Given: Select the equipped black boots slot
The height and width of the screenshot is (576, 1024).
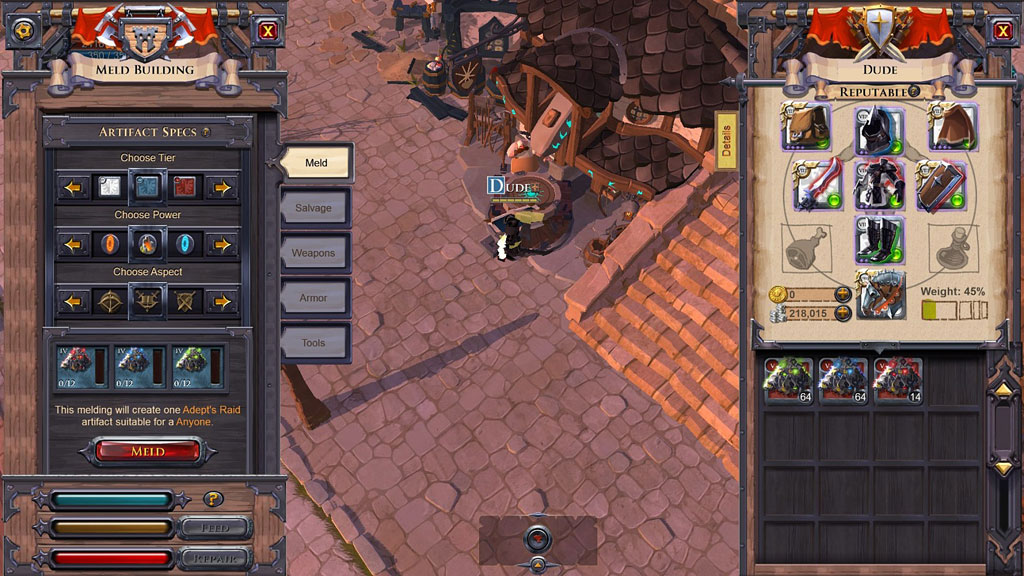Looking at the screenshot, I should (880, 241).
